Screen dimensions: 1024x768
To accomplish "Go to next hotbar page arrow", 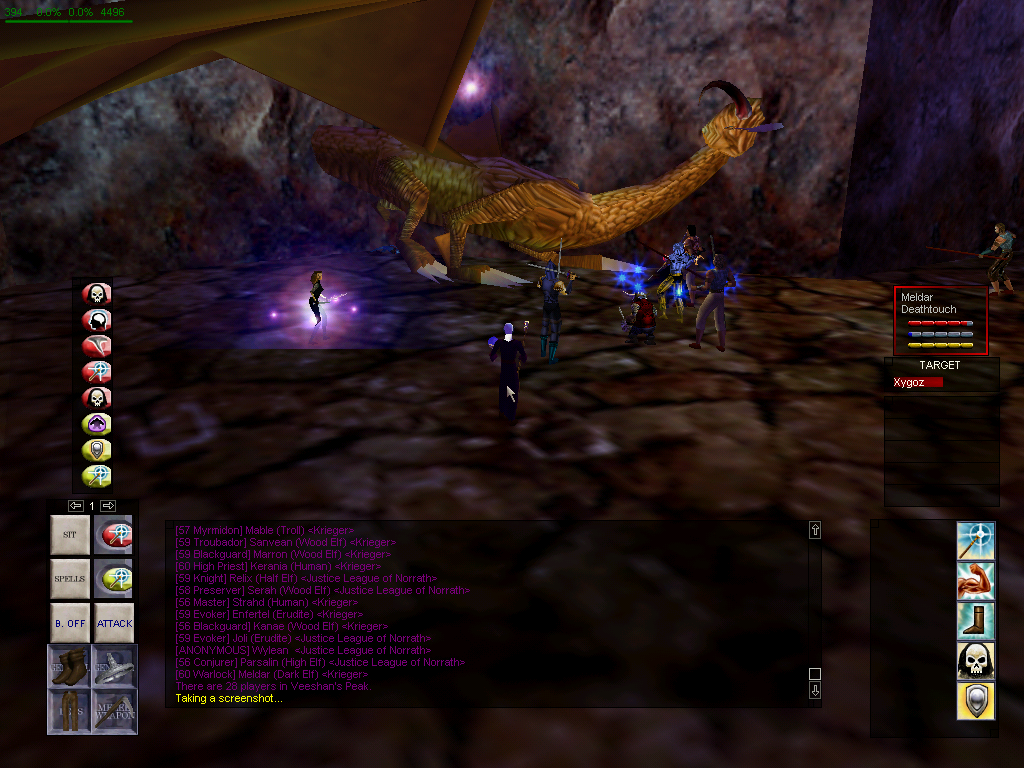I will coord(108,506).
